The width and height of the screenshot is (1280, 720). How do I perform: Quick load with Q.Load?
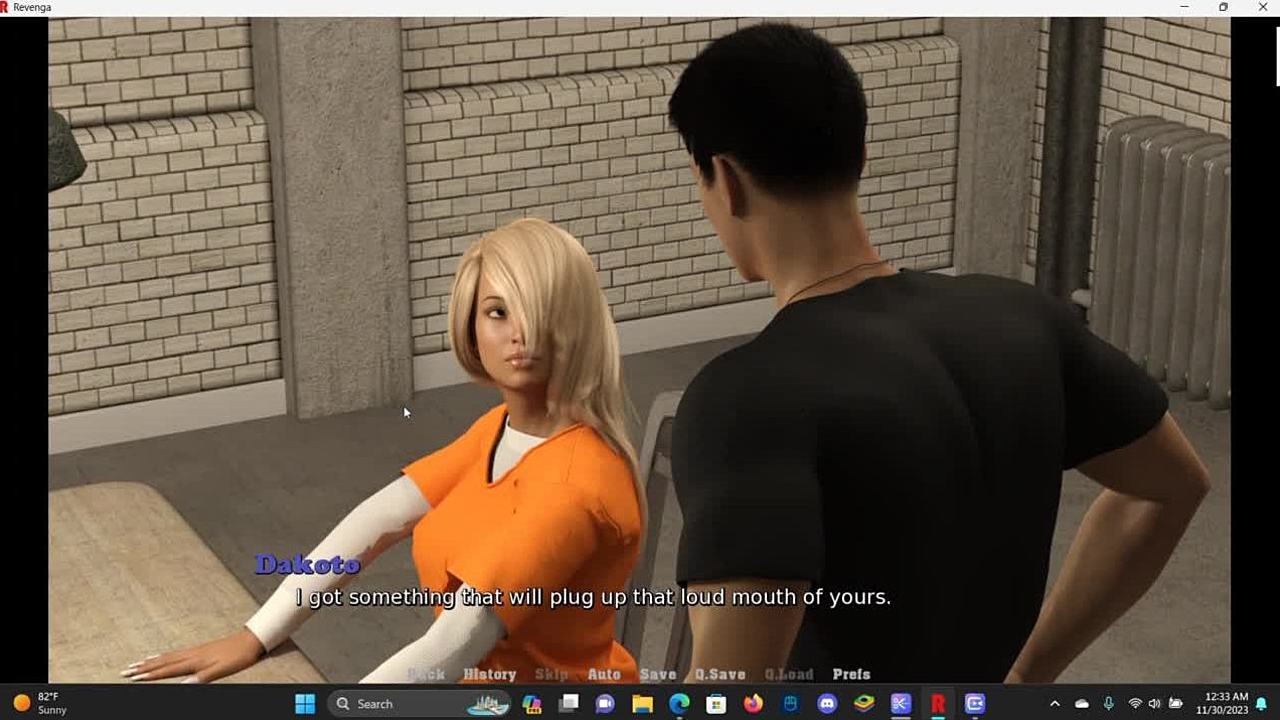[789, 674]
